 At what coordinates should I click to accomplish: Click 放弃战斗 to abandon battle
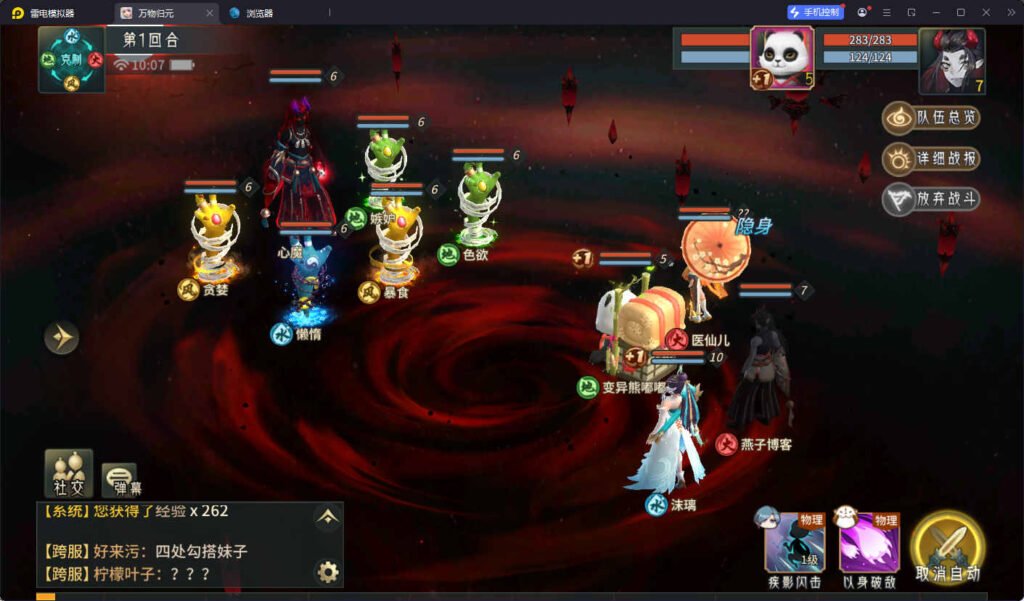click(931, 199)
